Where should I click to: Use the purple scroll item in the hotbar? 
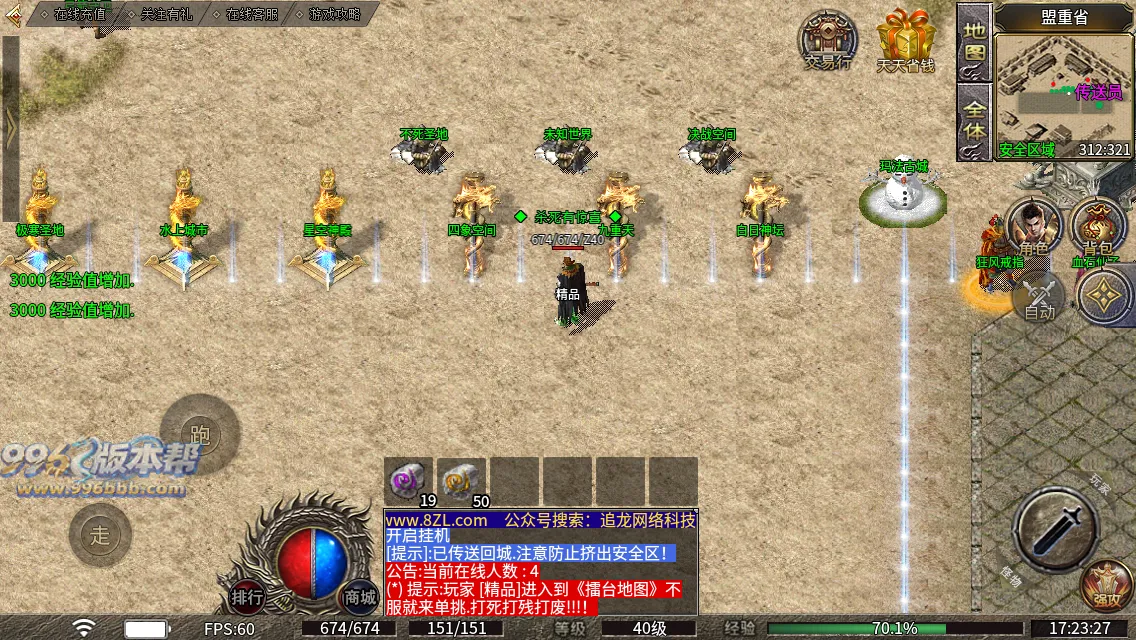click(408, 480)
